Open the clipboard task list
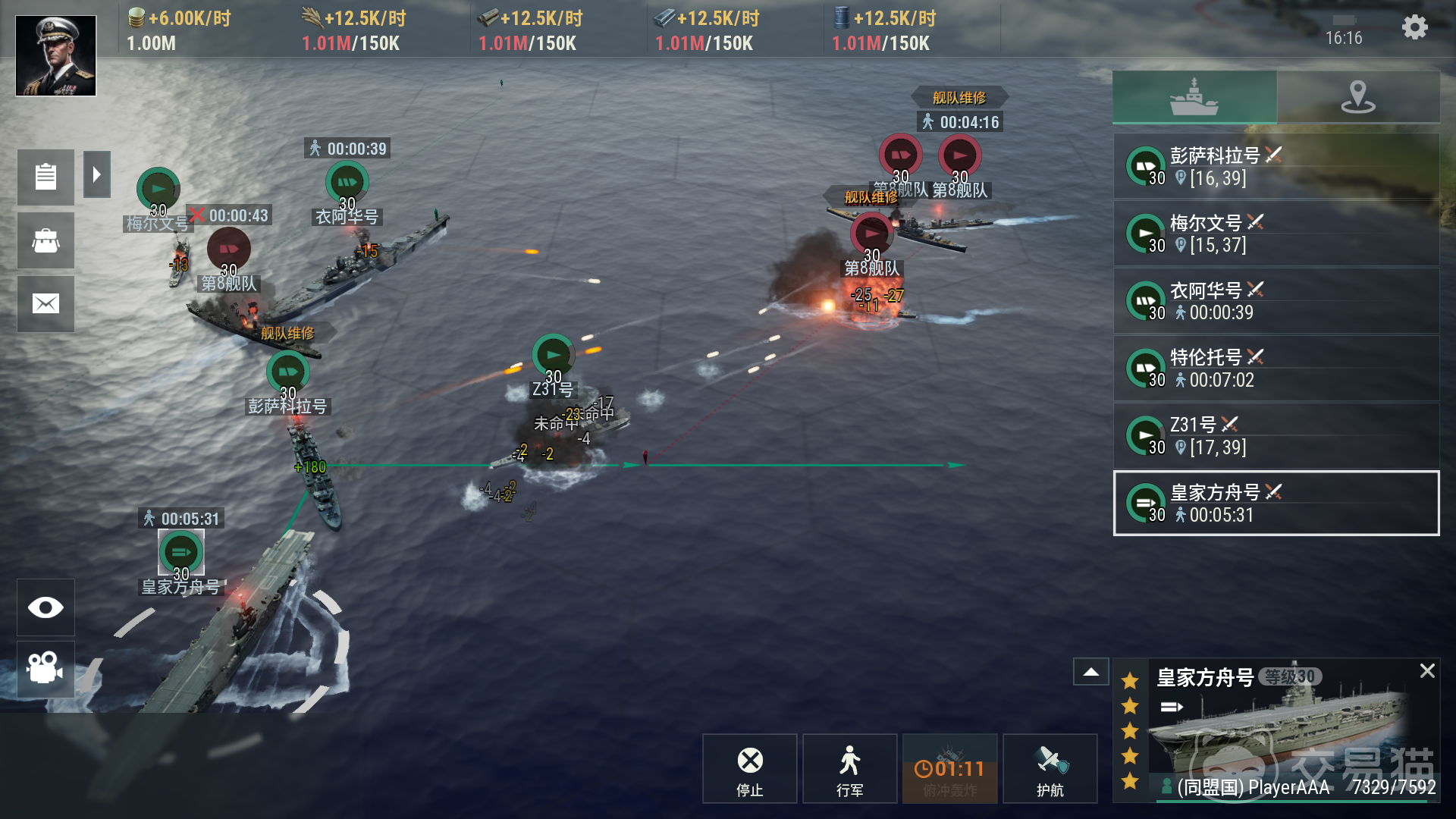The height and width of the screenshot is (819, 1456). pos(45,177)
